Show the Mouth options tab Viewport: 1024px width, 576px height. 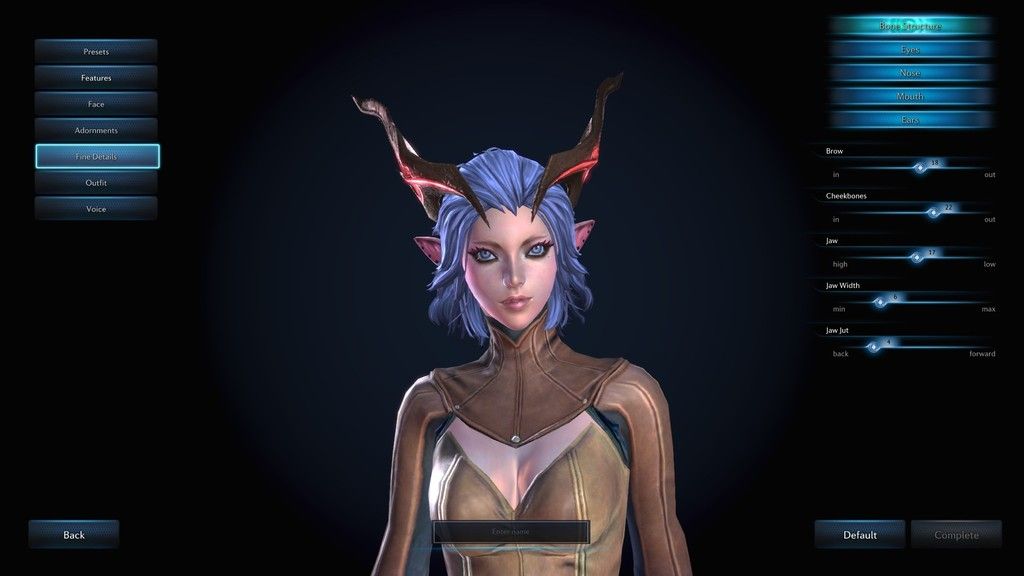[910, 96]
